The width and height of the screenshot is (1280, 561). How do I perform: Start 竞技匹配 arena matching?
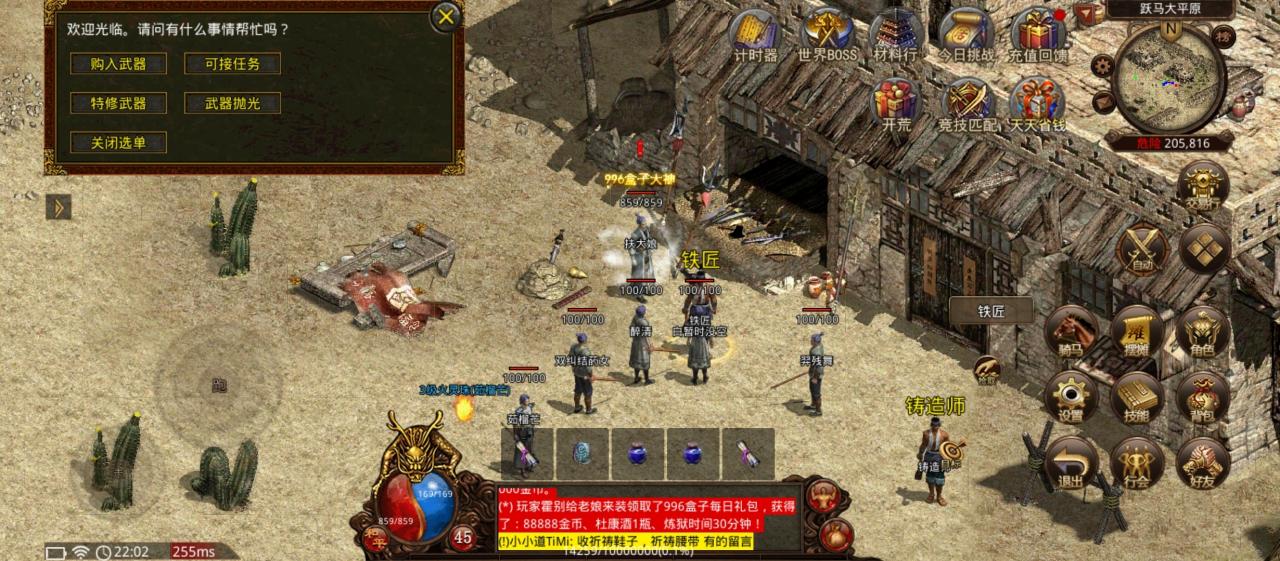967,104
